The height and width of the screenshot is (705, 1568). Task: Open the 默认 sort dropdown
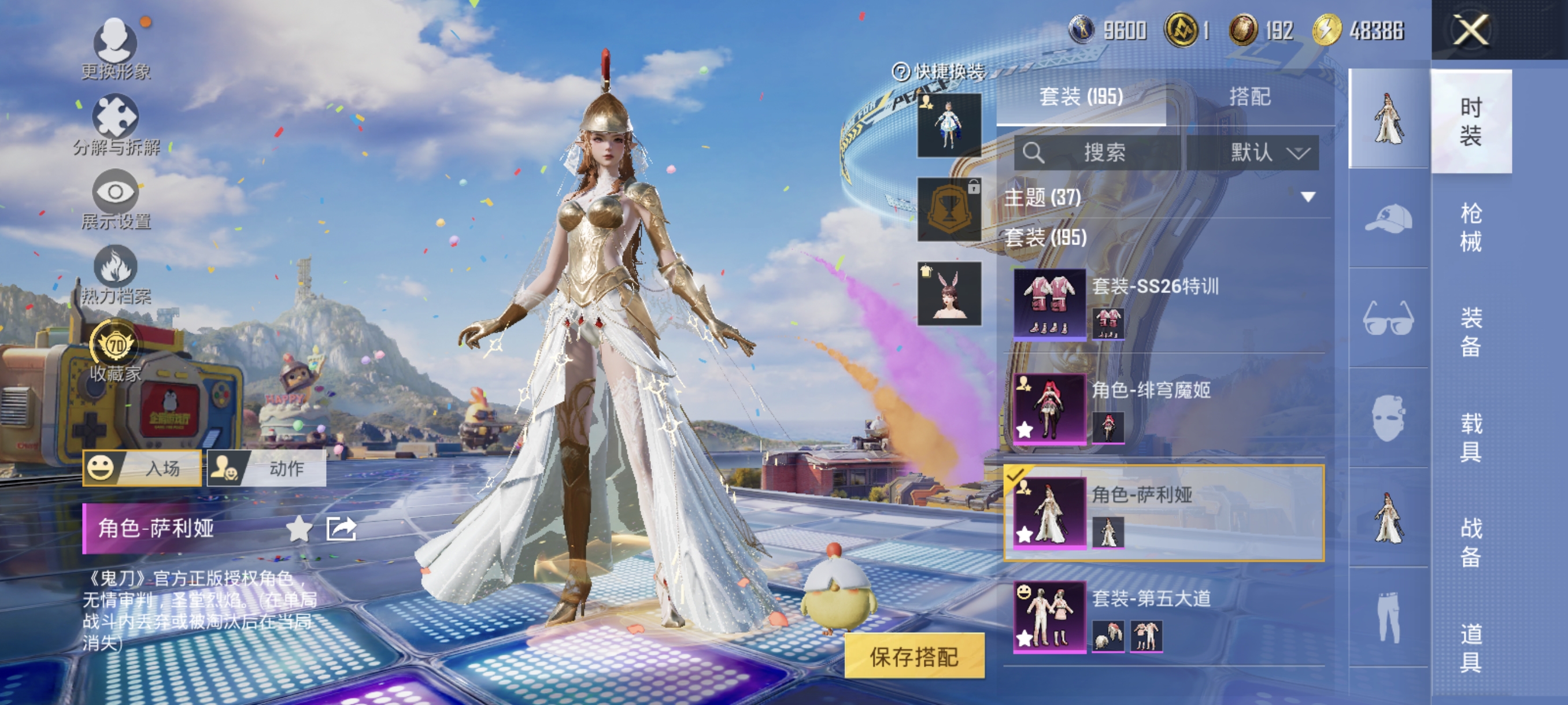(x=1254, y=152)
